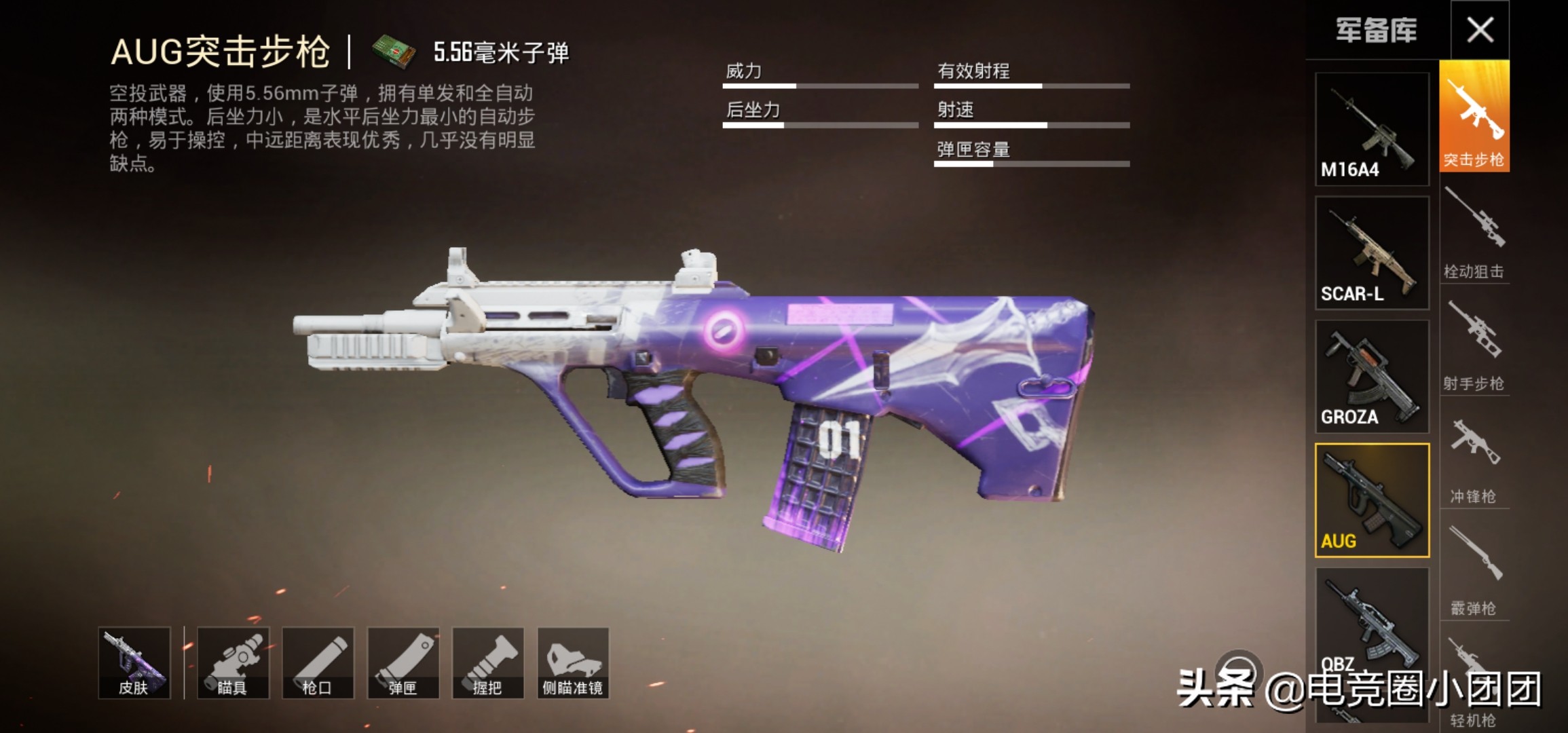Open the 侧瞄准镜 canted sight slot
This screenshot has width=1568, height=733.
573,662
